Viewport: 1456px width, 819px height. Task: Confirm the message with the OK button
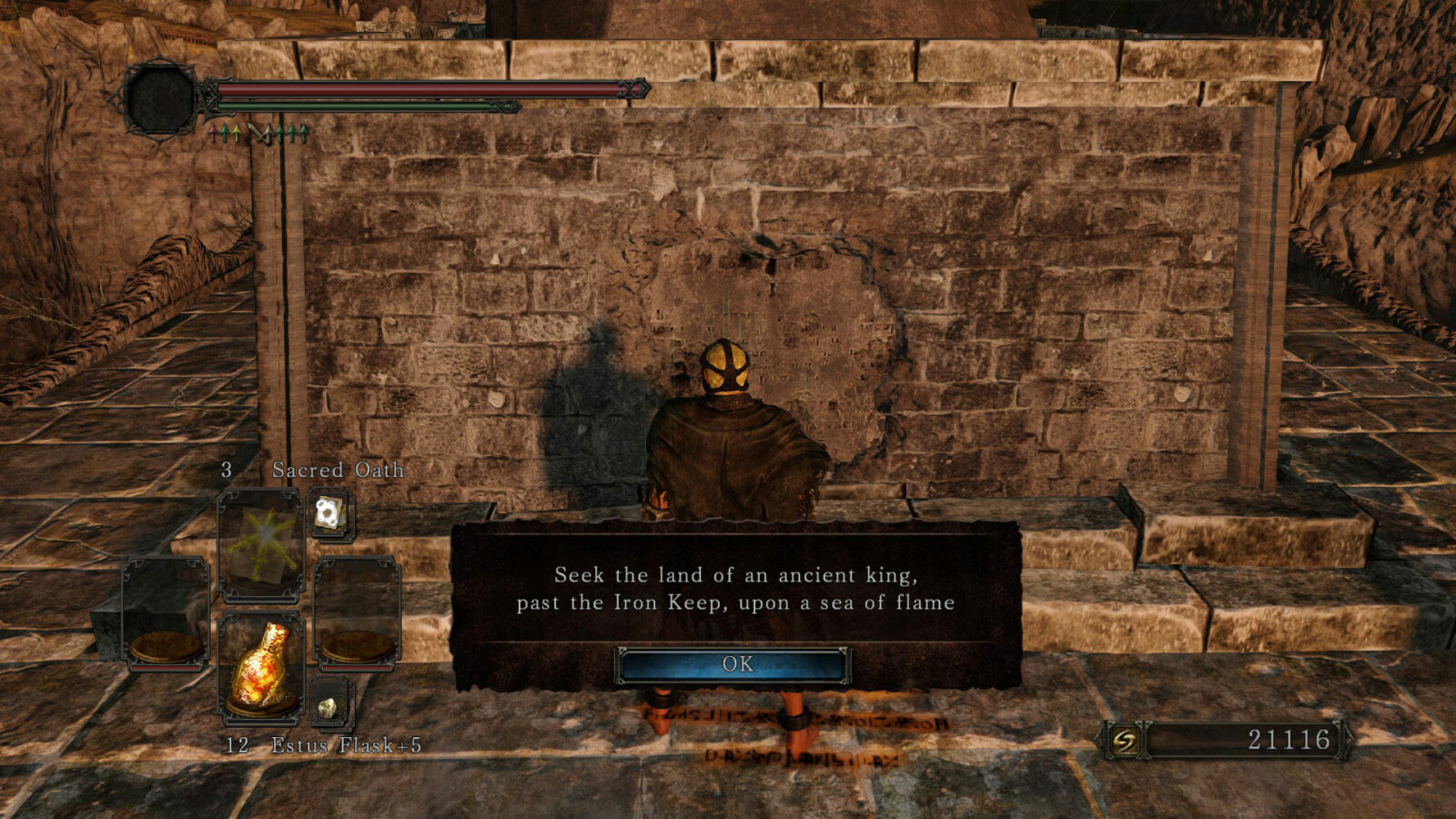tap(735, 664)
